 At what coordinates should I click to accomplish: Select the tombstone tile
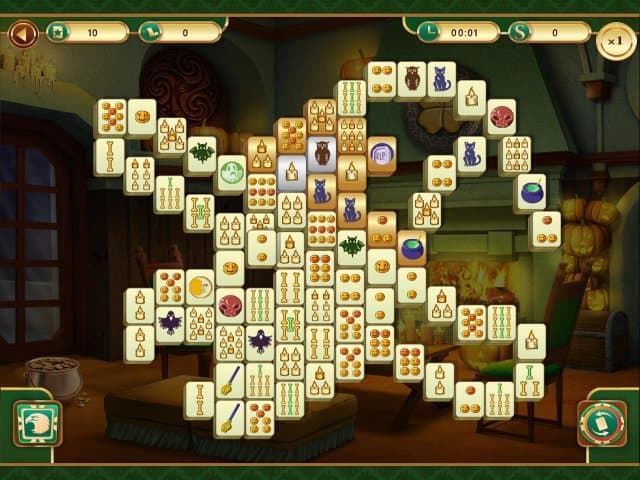click(381, 154)
